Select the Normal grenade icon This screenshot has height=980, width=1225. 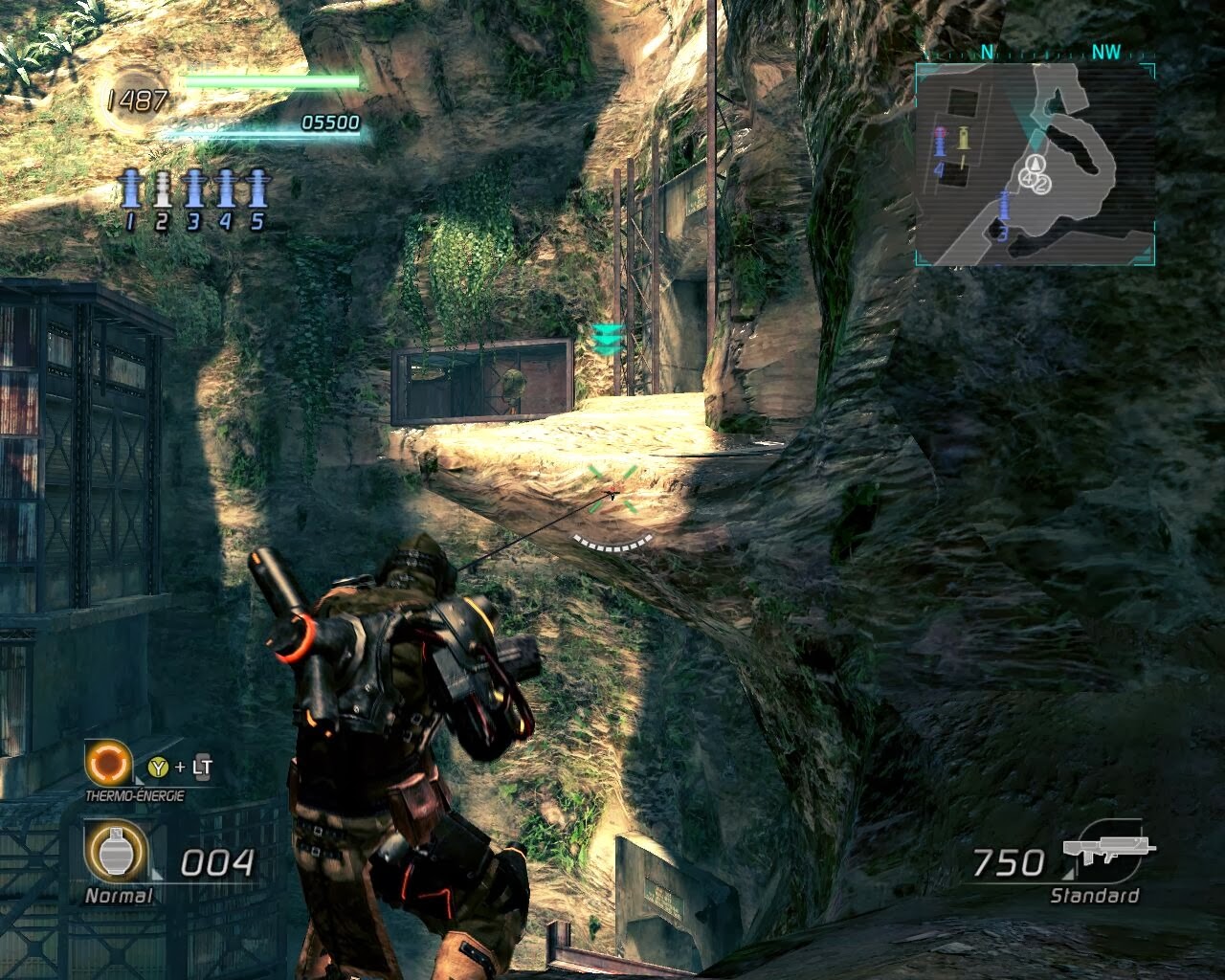(116, 852)
